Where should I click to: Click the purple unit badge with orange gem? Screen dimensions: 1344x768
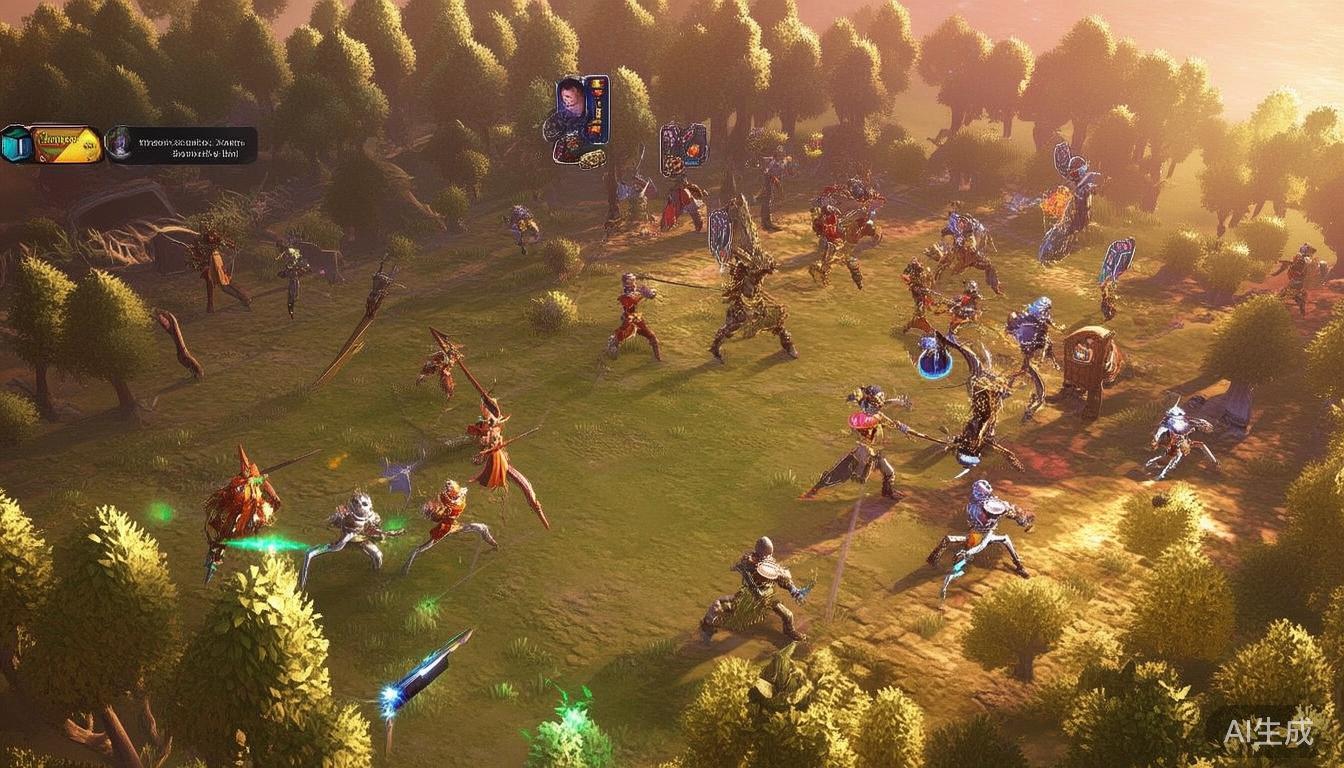[683, 148]
